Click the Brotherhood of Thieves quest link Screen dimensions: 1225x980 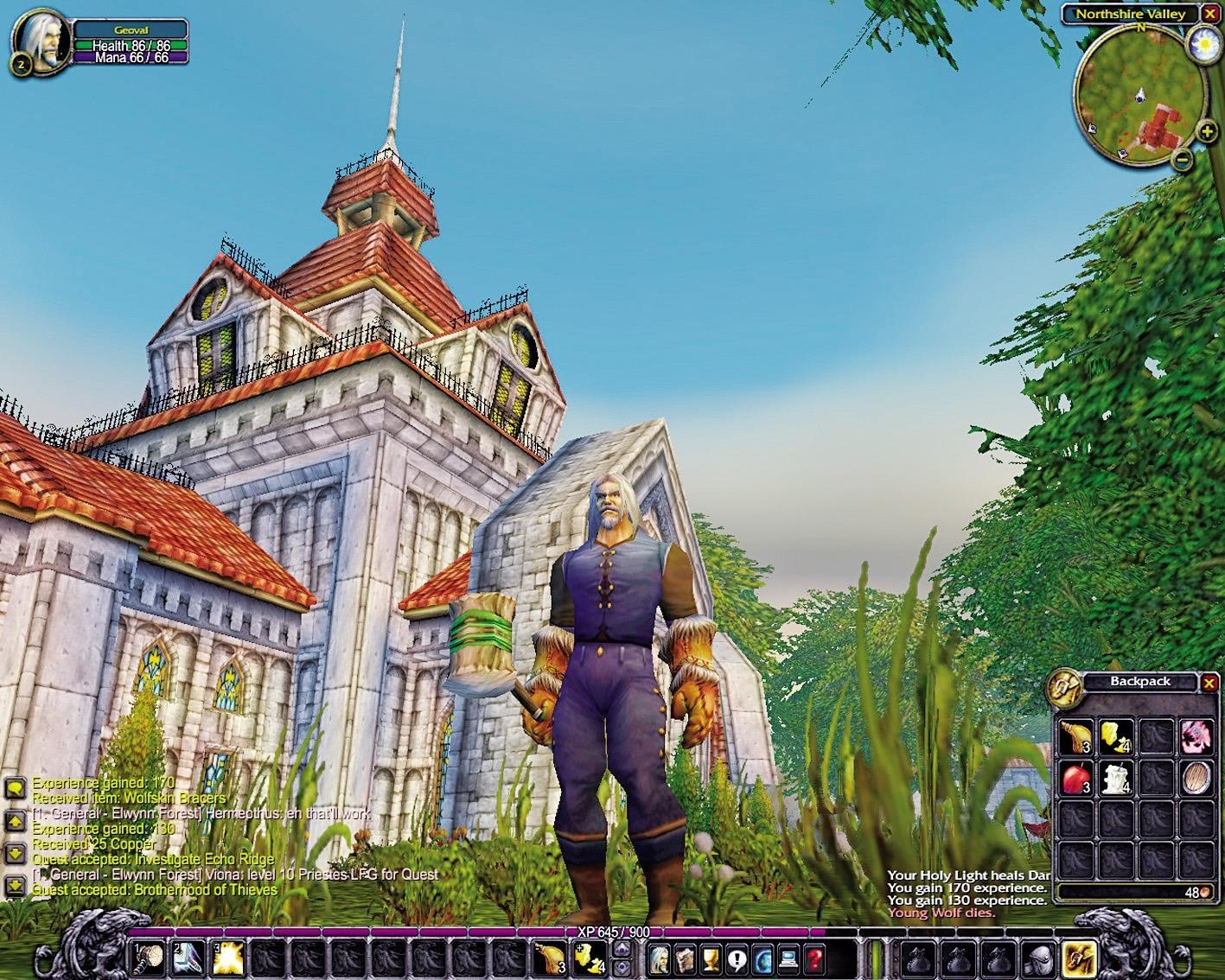(207, 891)
